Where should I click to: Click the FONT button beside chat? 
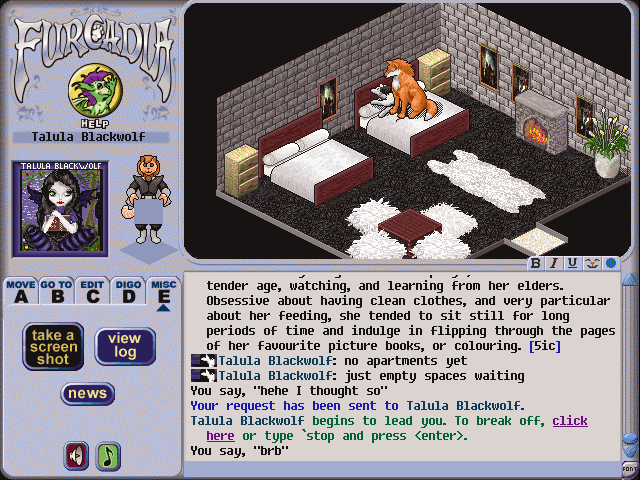tap(629, 468)
